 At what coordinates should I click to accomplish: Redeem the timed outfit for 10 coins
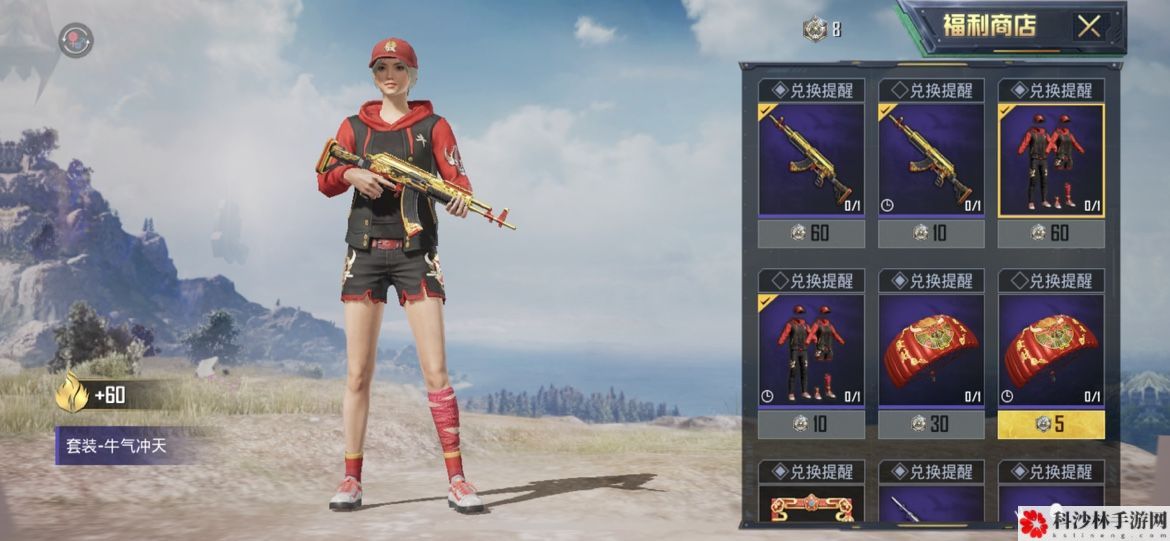[x=811, y=424]
